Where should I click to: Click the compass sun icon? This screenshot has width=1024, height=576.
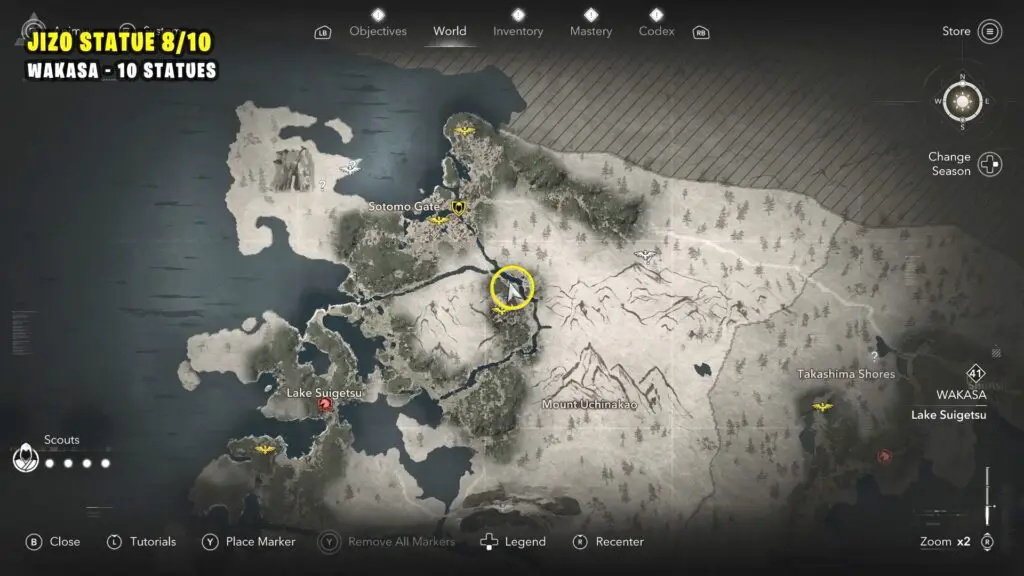(963, 100)
